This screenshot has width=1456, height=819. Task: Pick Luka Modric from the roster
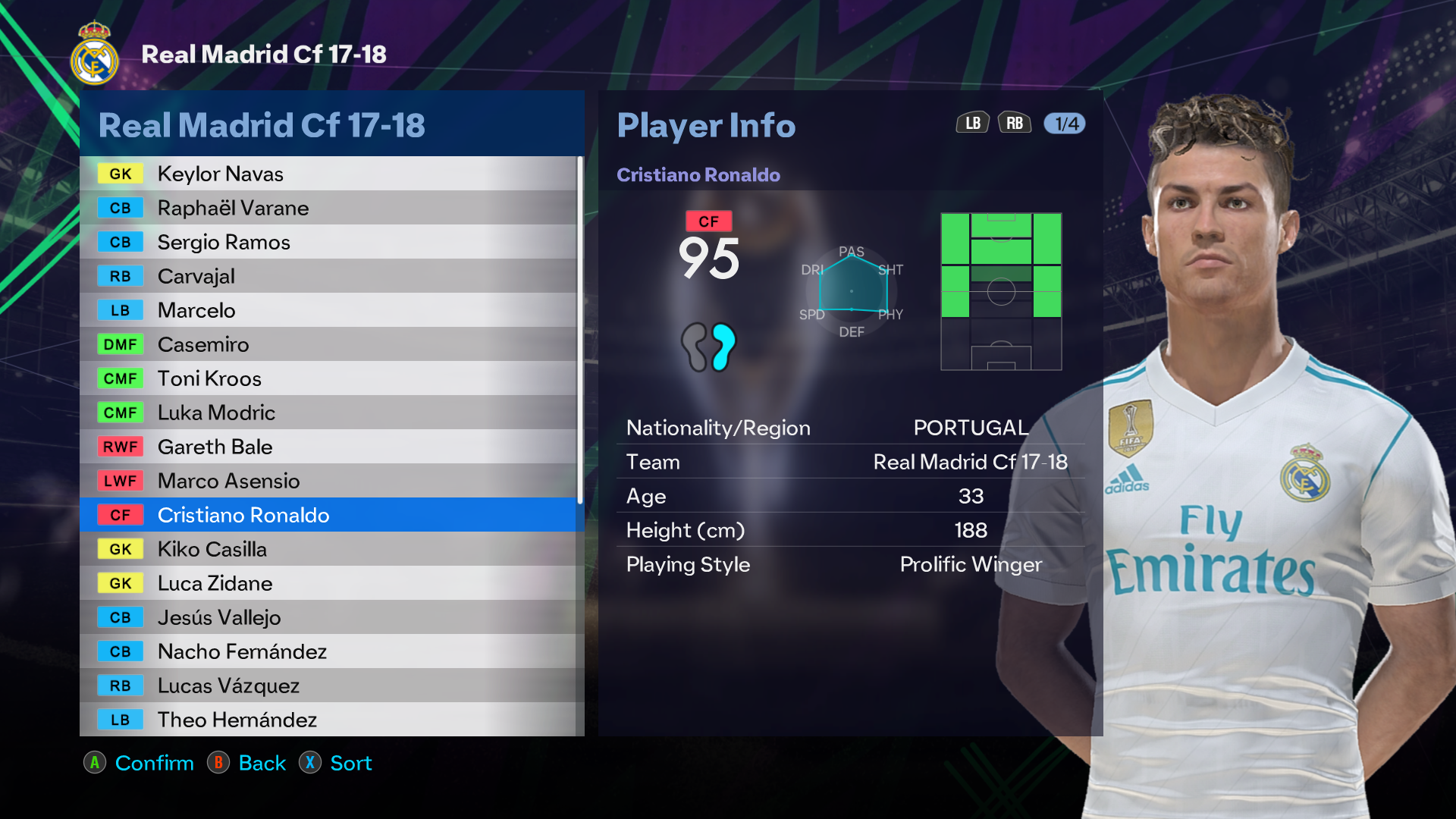(x=328, y=413)
